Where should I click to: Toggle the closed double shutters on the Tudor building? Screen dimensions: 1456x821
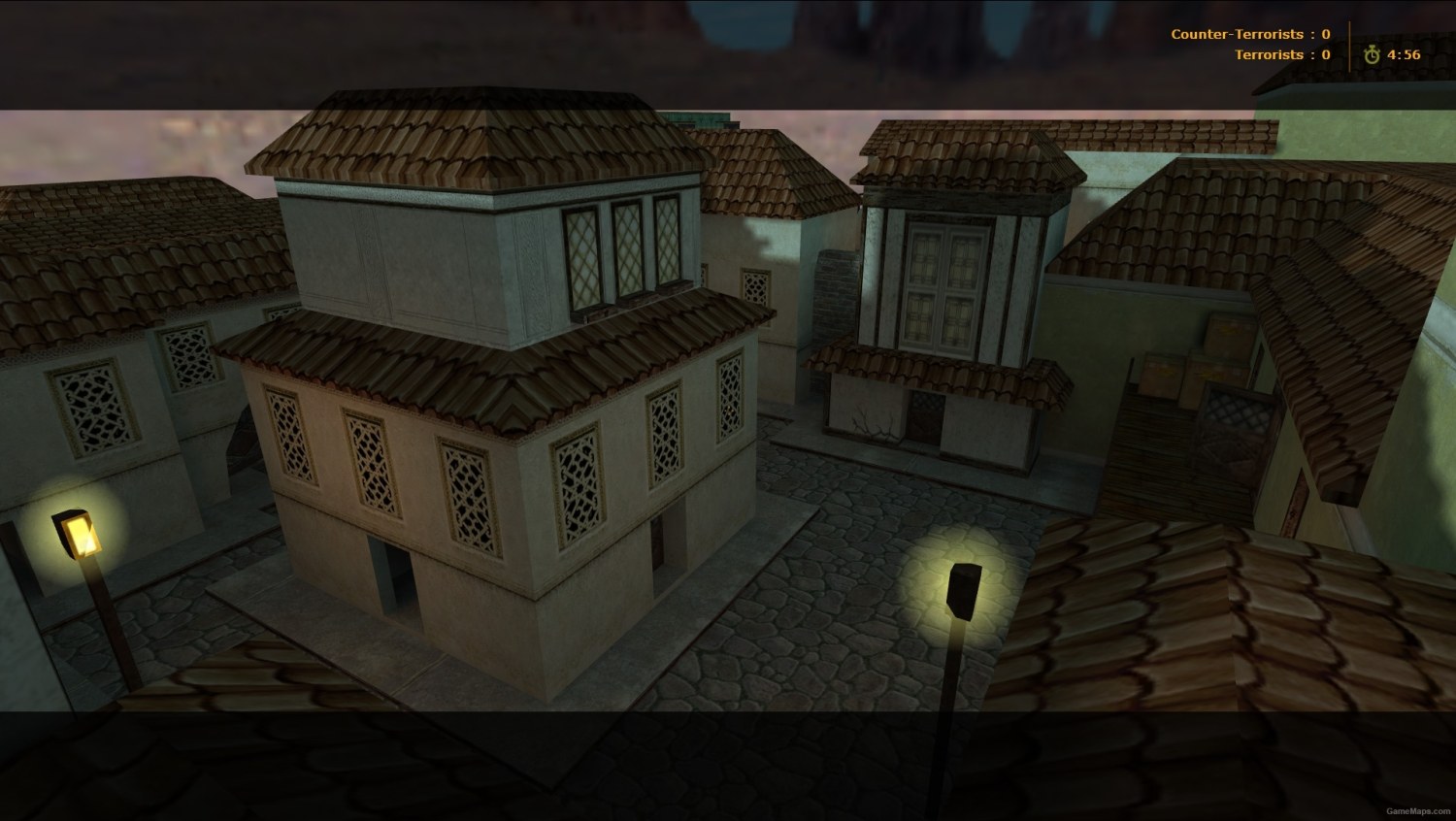[x=946, y=281]
